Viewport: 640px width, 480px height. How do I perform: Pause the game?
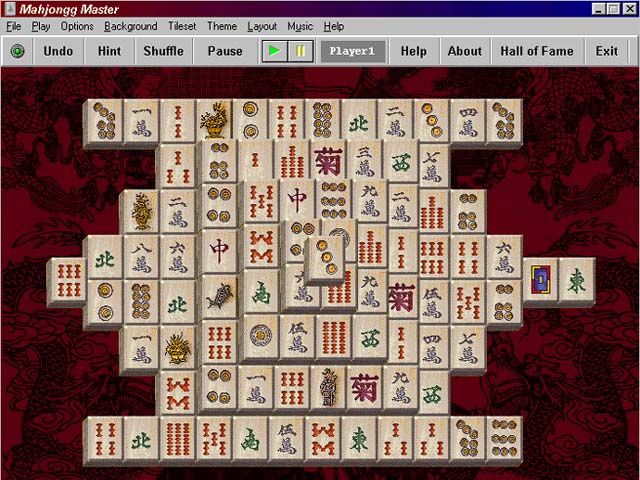pos(225,51)
